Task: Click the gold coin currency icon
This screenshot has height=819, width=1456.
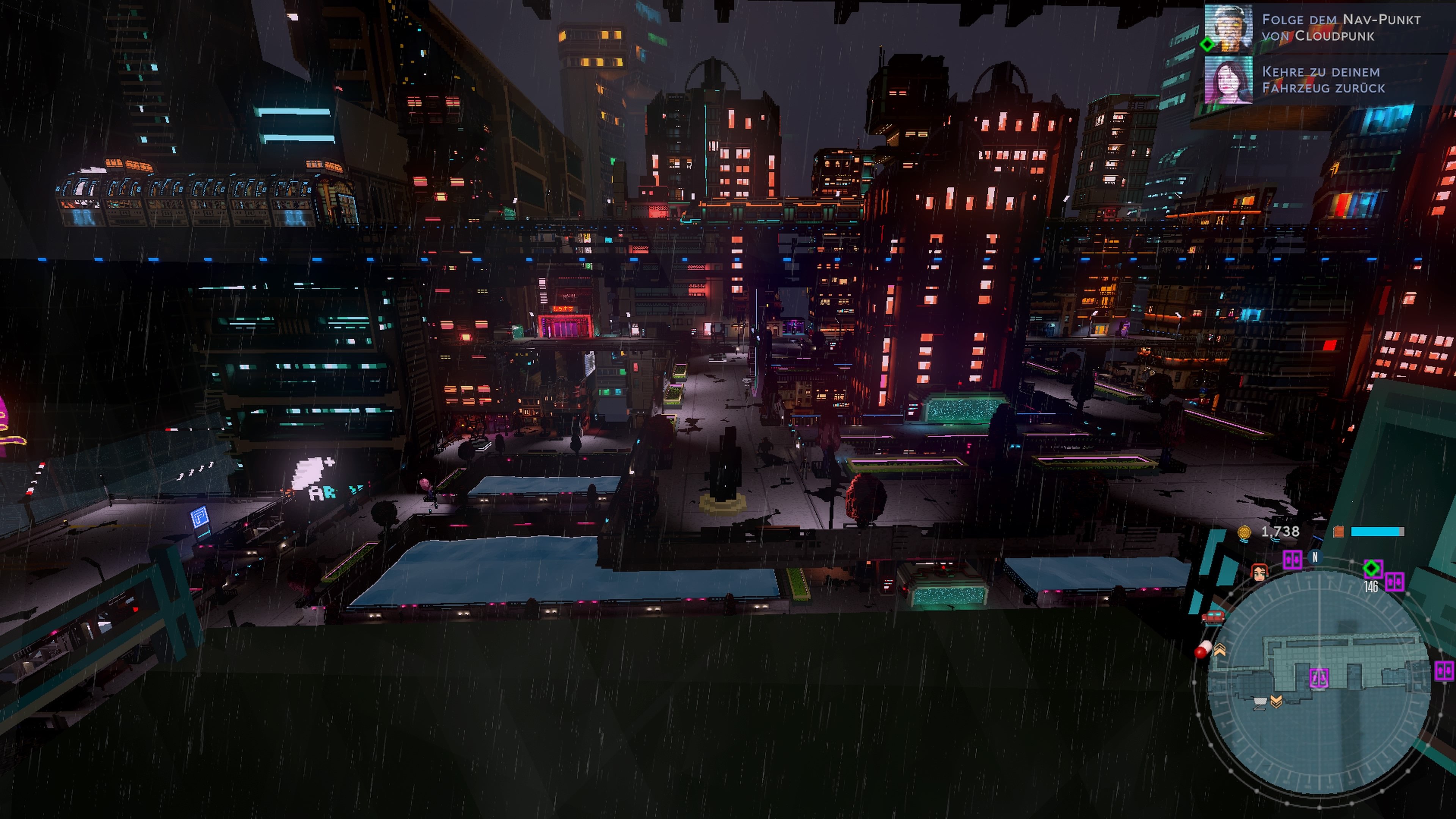Action: (x=1244, y=532)
